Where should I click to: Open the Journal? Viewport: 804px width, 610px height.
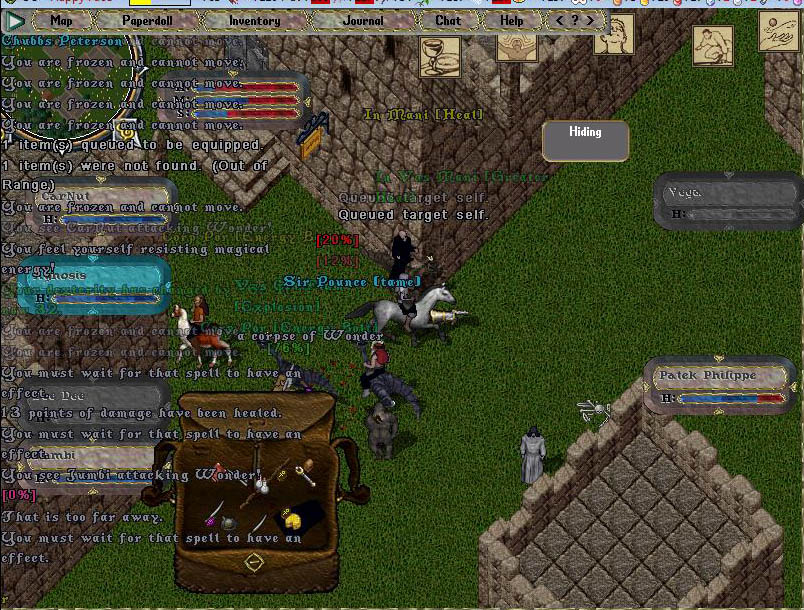pos(362,20)
